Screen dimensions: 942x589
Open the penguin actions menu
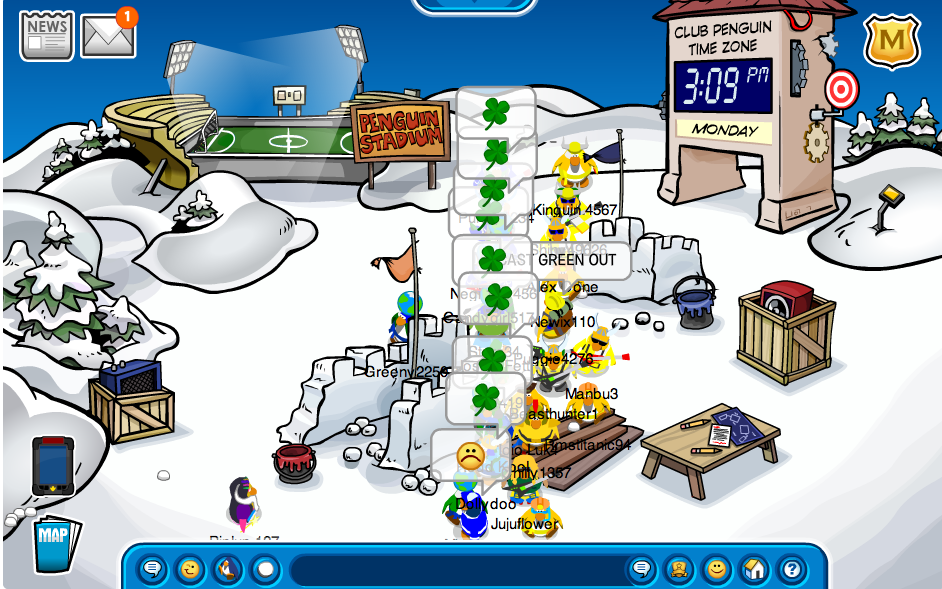[228, 570]
